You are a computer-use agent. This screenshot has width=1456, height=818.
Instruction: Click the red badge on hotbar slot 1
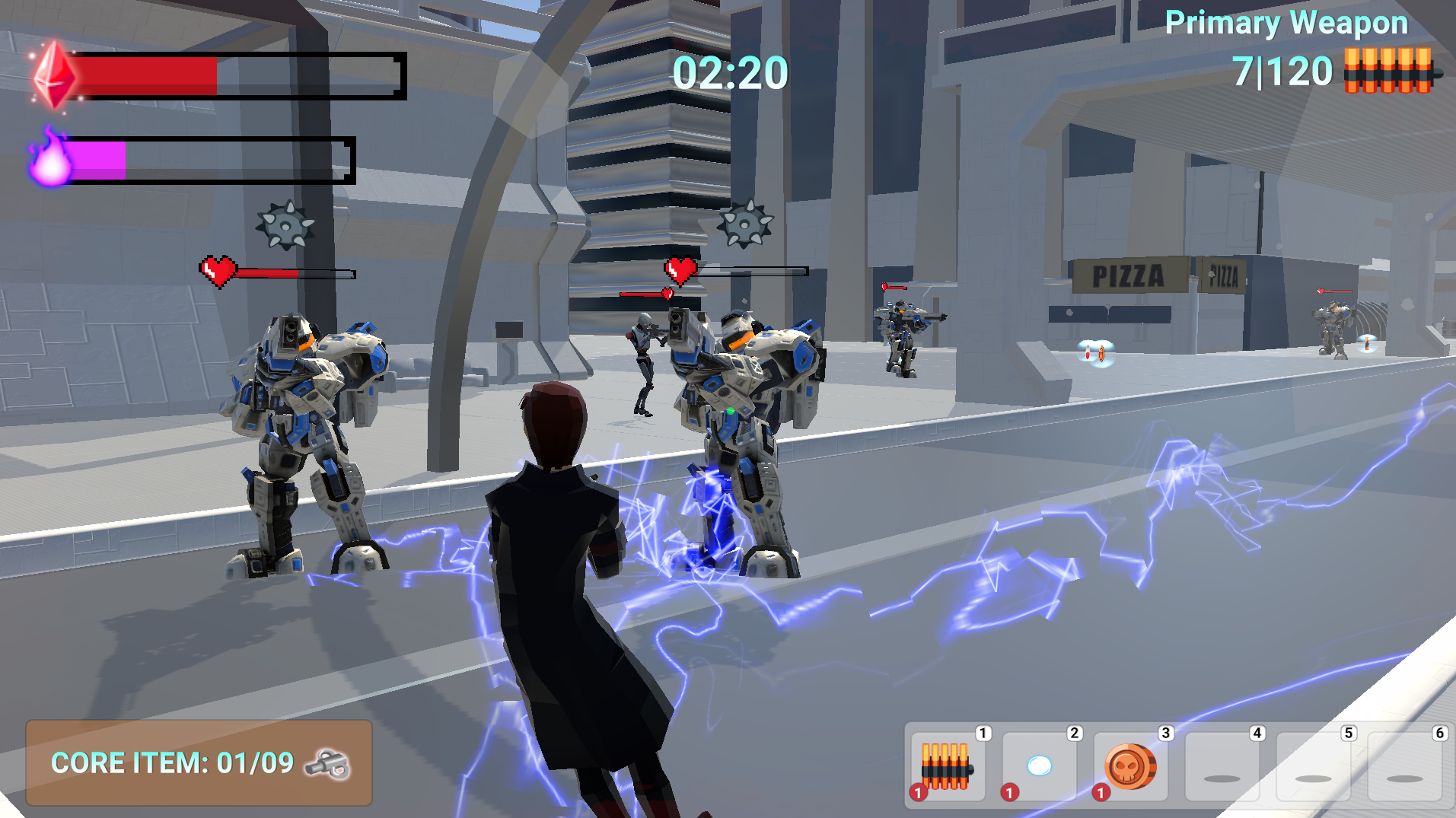(916, 794)
